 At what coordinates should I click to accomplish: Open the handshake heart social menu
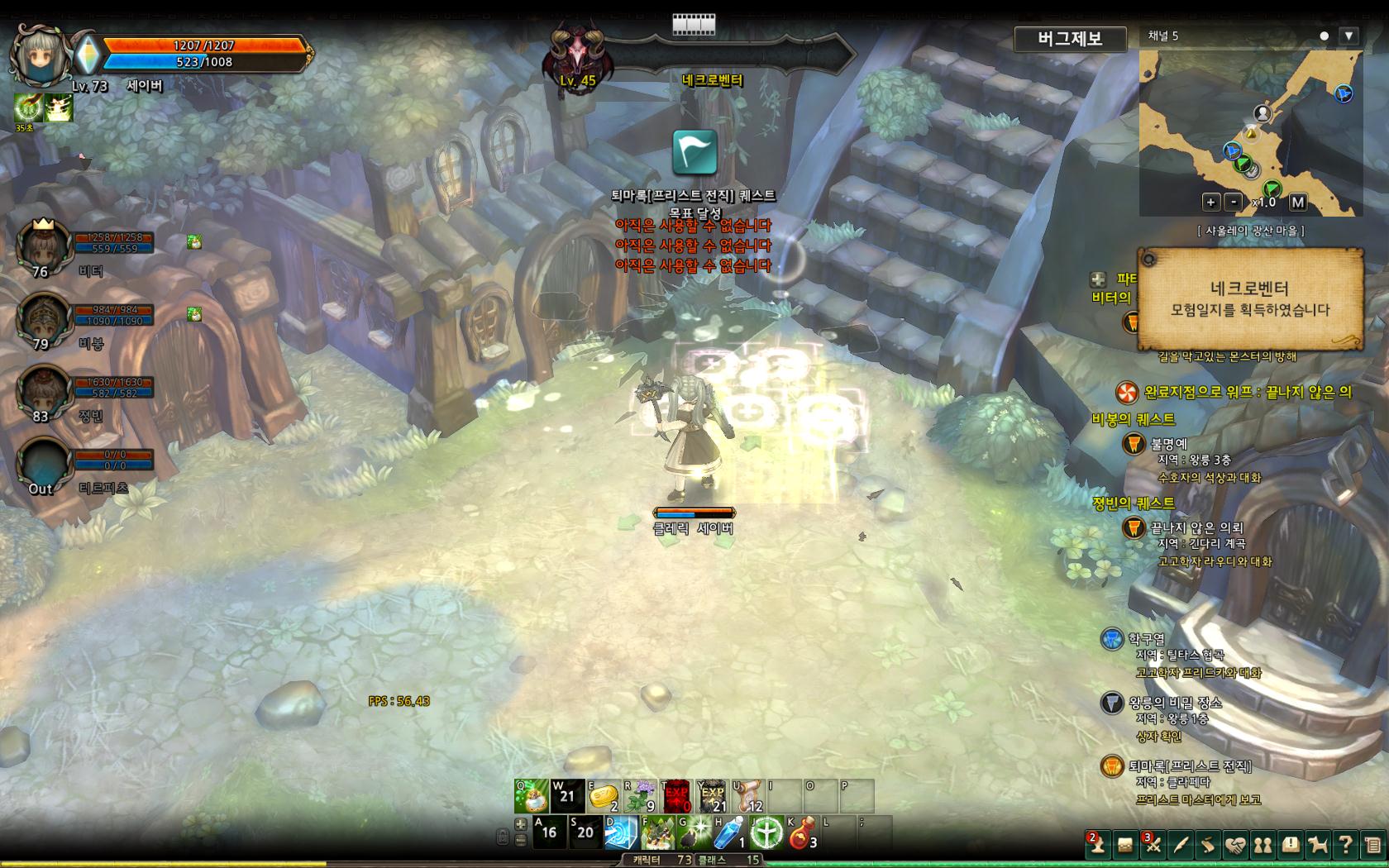[x=1235, y=845]
